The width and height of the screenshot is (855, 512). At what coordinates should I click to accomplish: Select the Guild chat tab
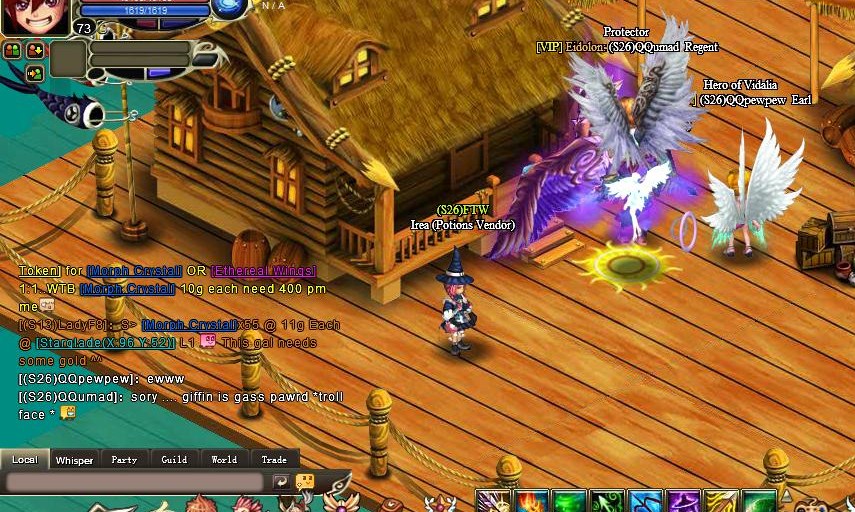(174, 460)
